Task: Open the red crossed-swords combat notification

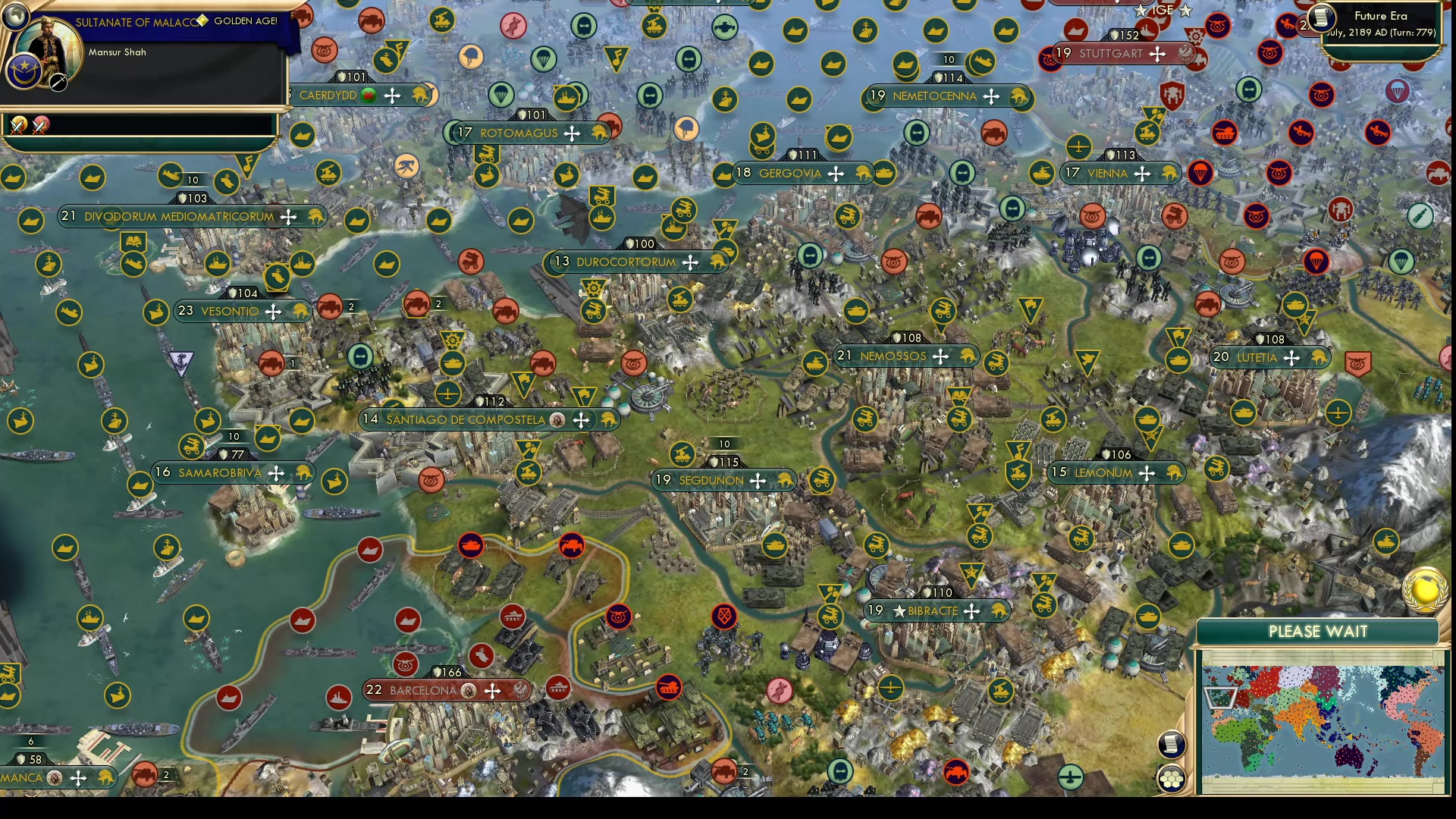Action: click(x=41, y=126)
